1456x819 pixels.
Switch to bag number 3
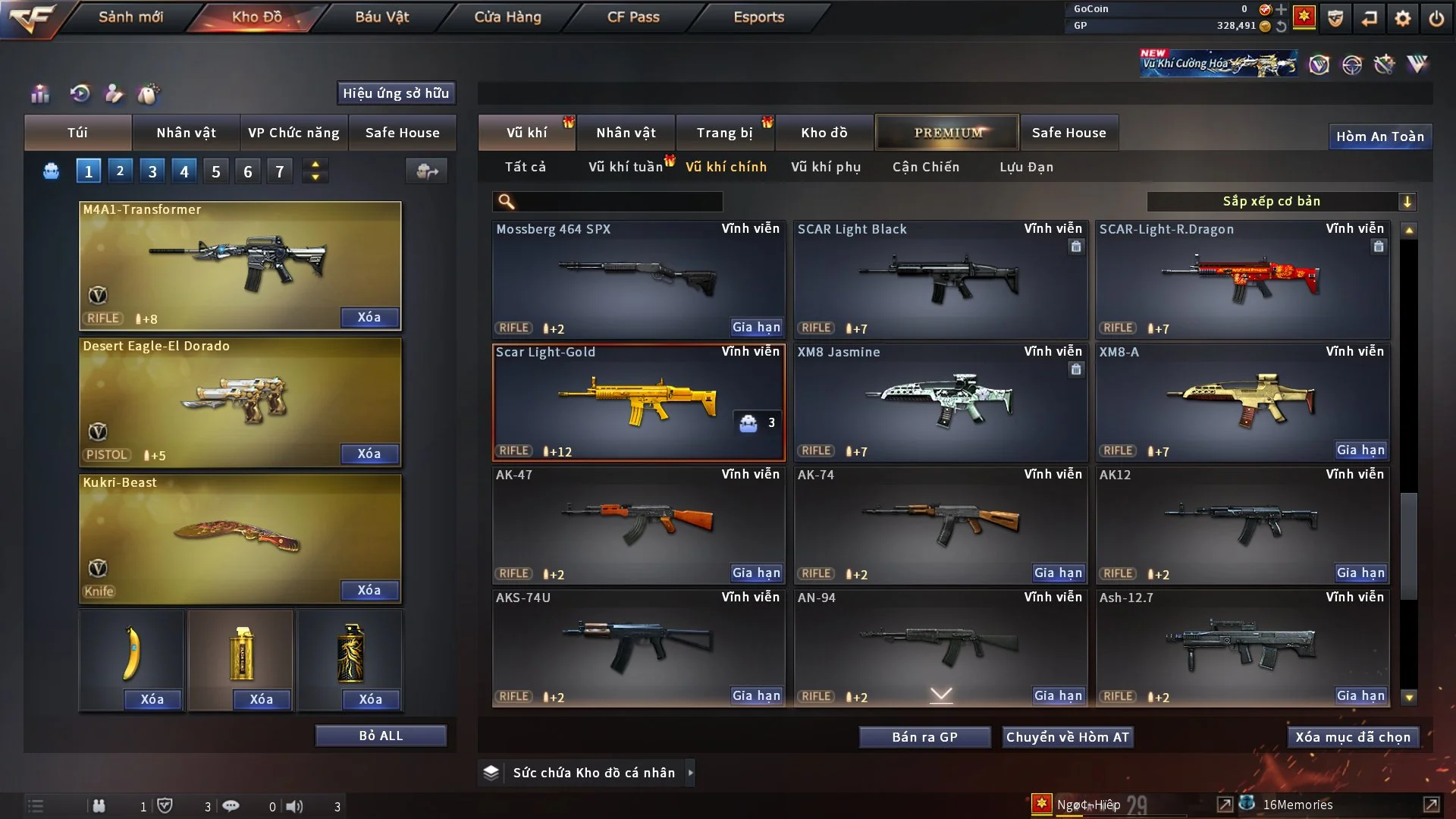coord(152,171)
